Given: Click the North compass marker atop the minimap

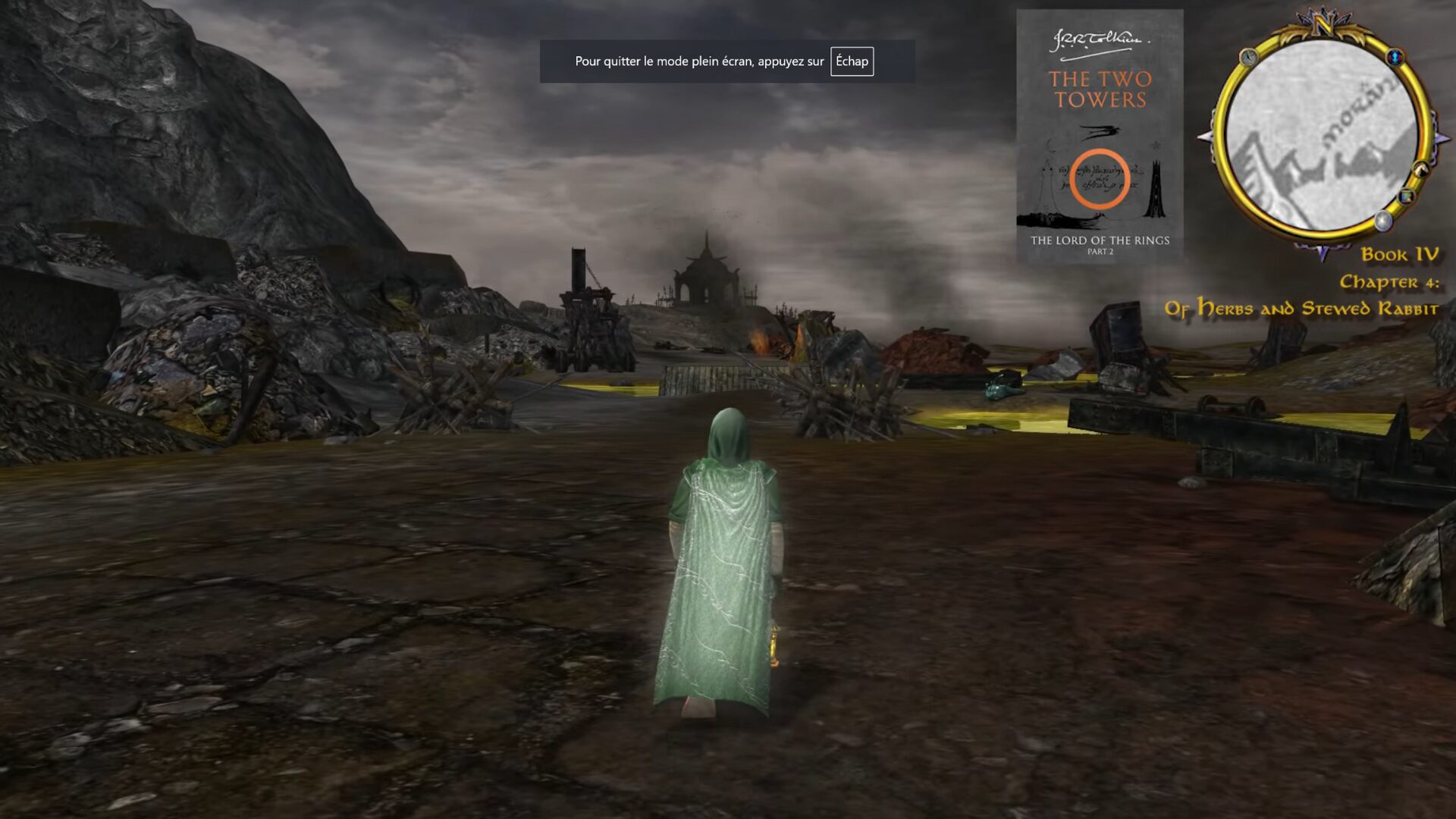Looking at the screenshot, I should pos(1323,25).
